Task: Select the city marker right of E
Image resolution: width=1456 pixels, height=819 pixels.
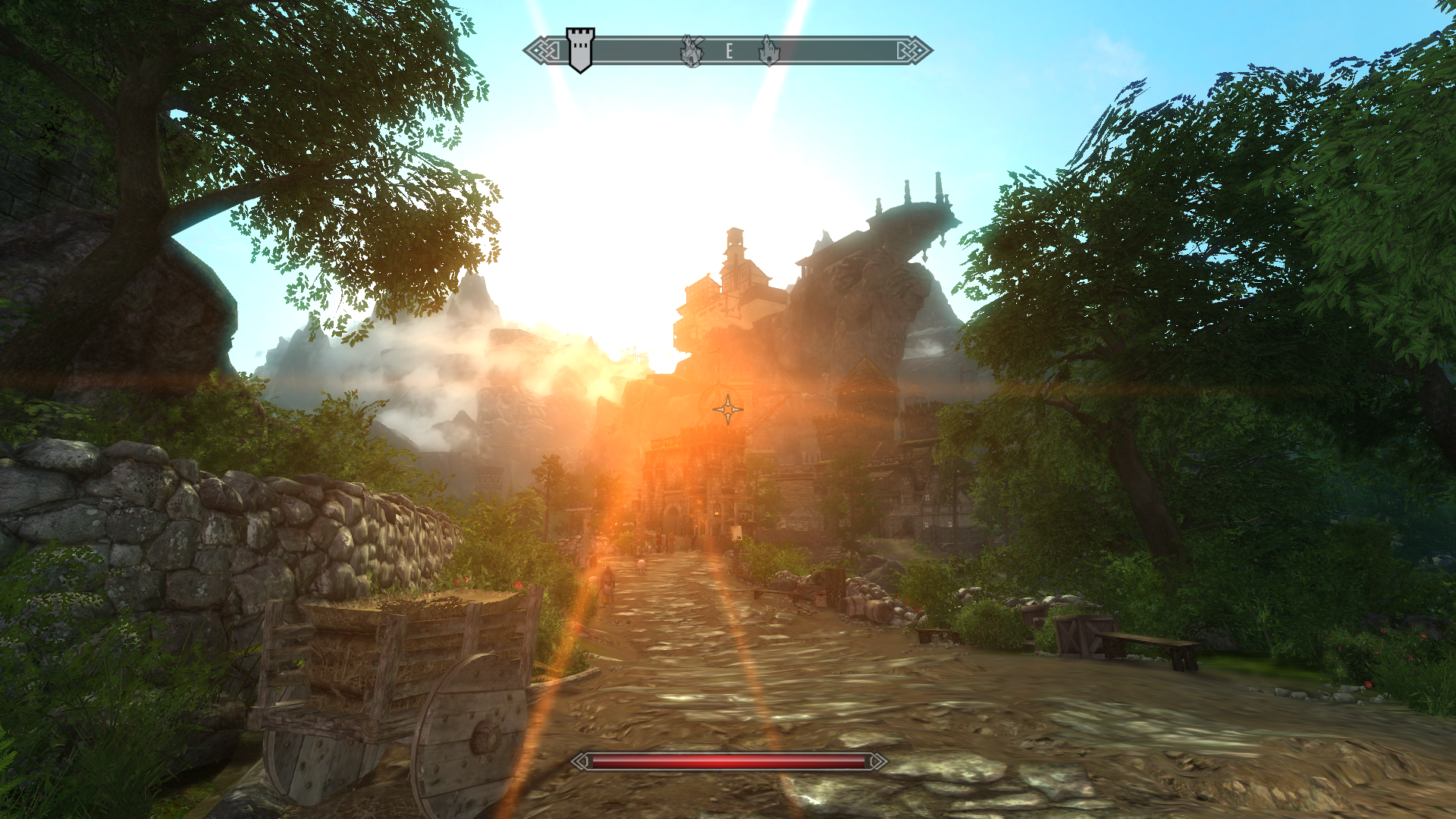Action: [x=769, y=51]
